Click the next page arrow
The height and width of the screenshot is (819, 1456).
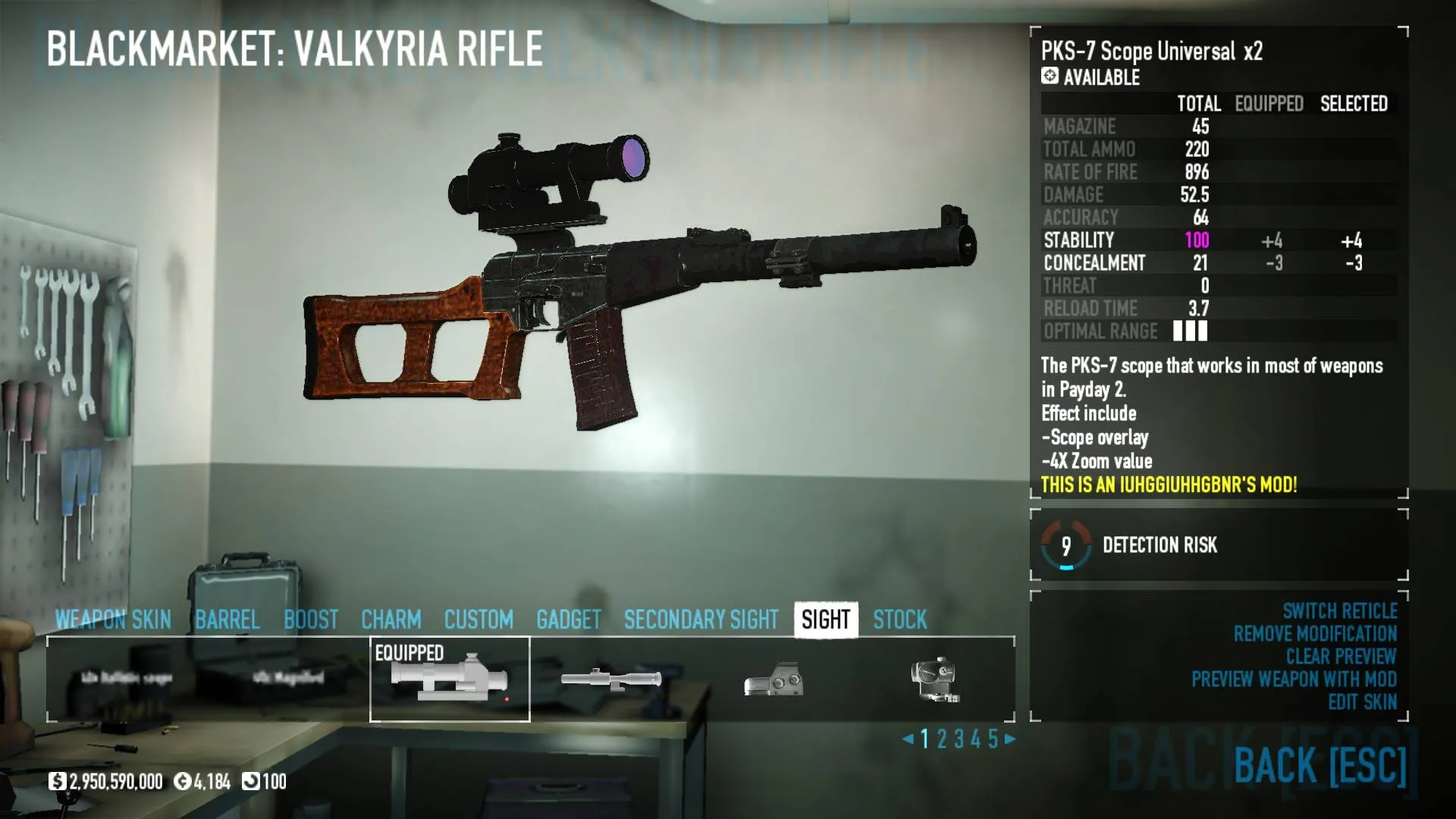coord(1010,739)
